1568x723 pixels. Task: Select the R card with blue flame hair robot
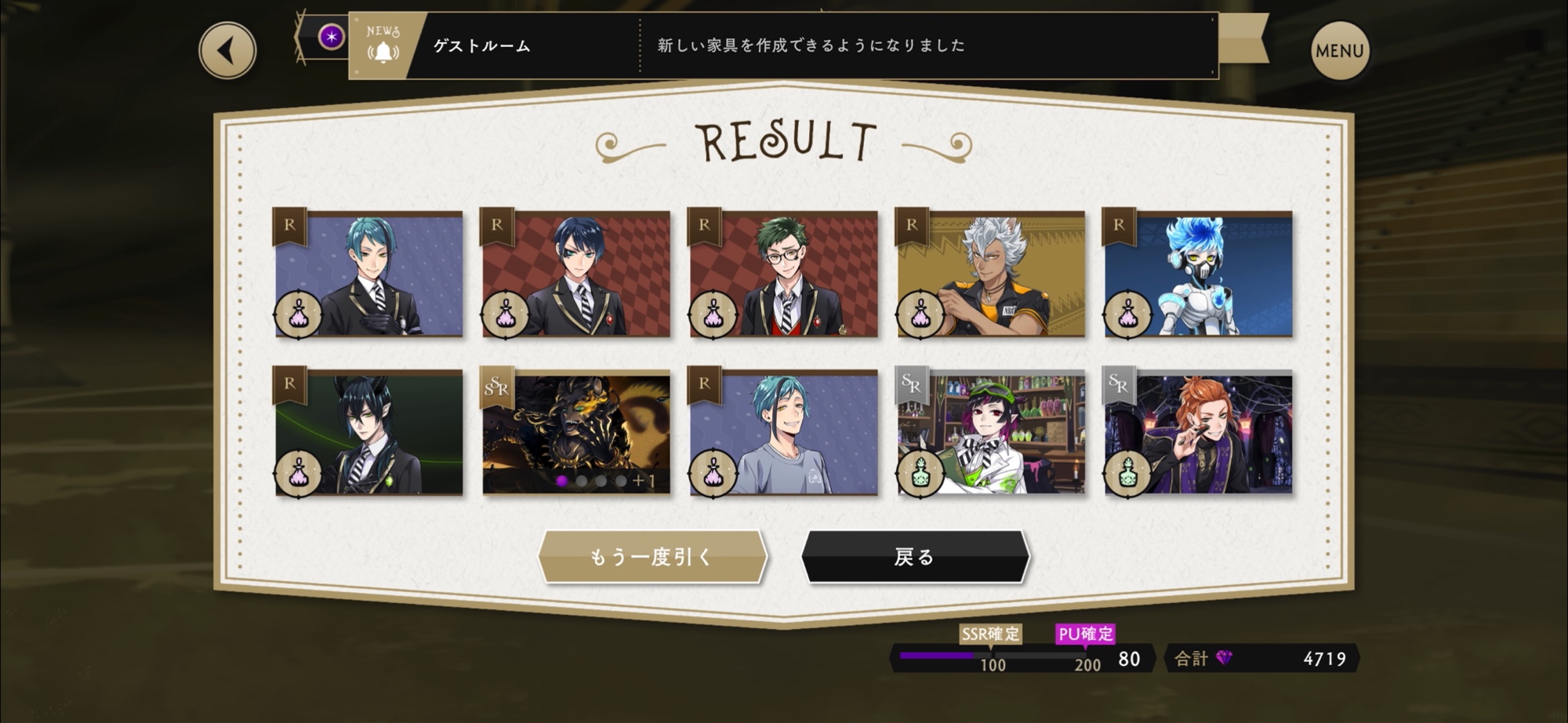1198,274
